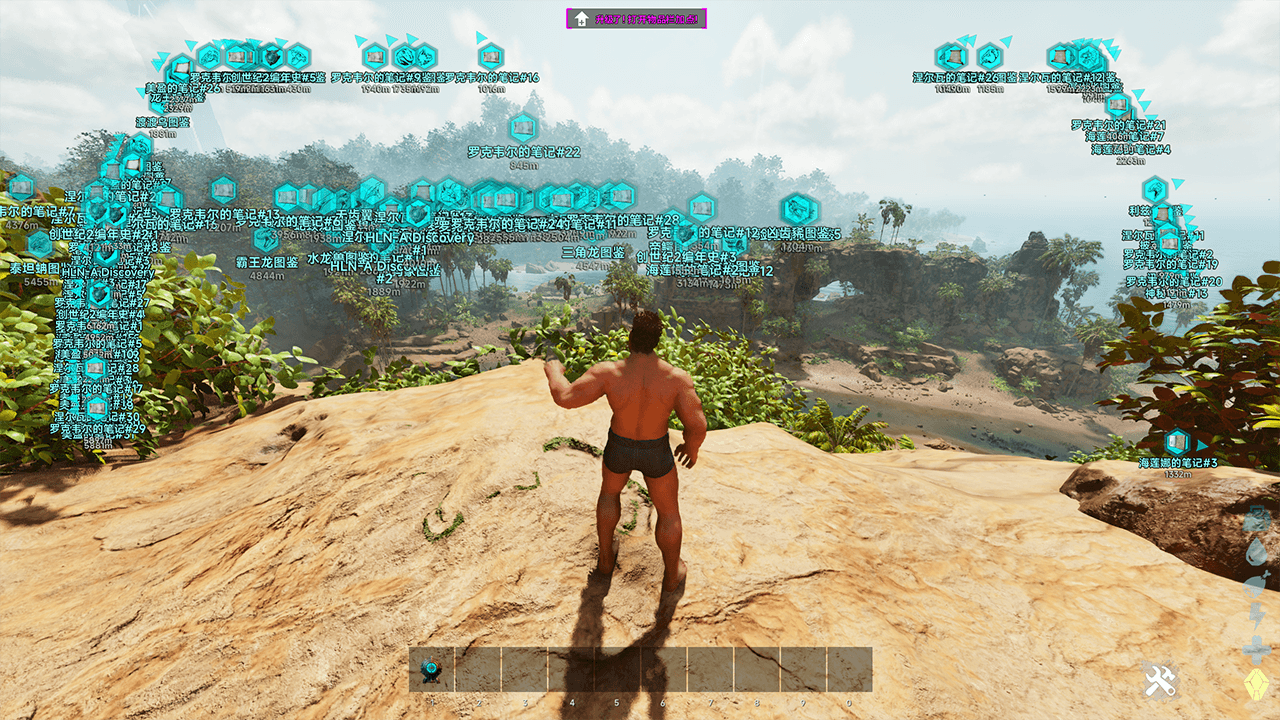Click the level-up banner to open inventory

637,19
